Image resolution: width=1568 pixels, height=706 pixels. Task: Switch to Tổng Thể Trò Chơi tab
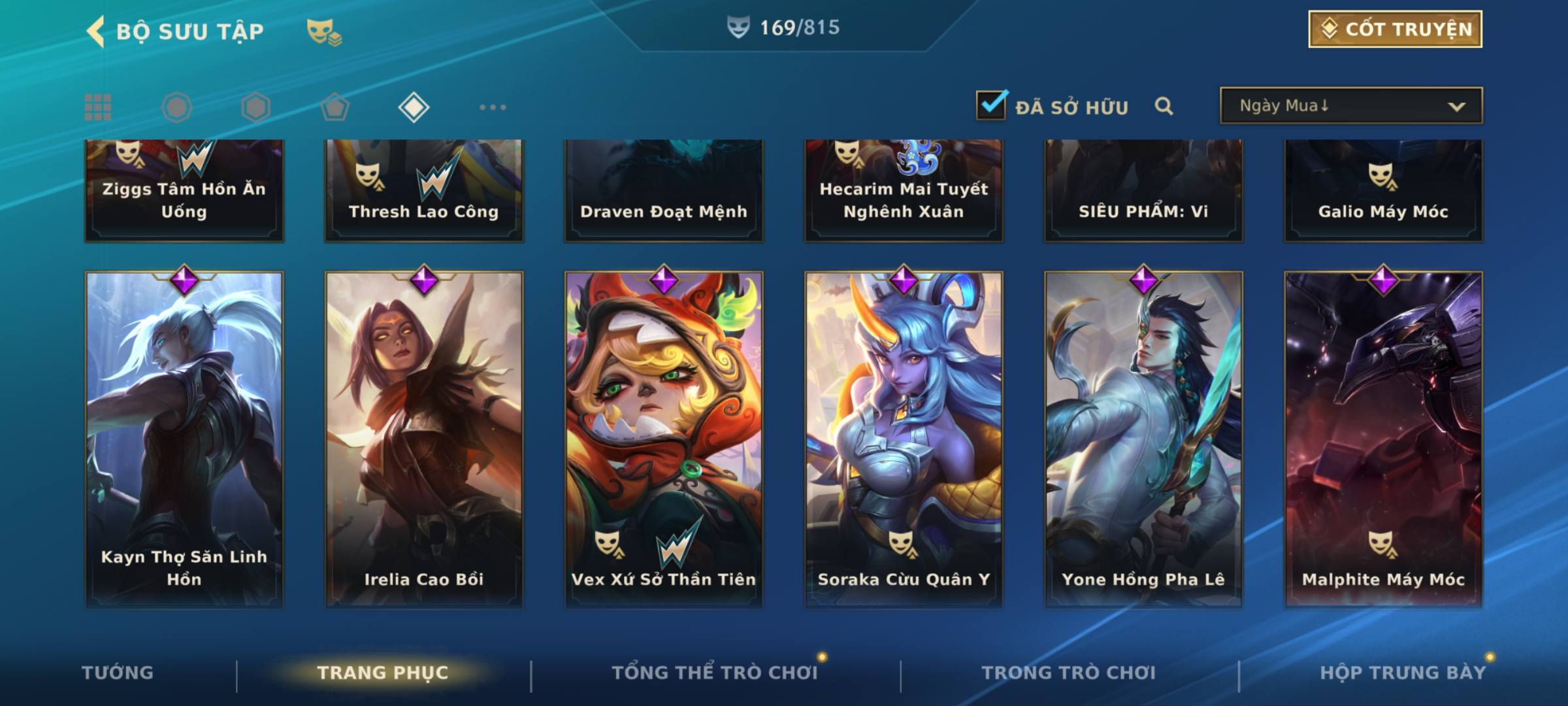click(x=715, y=673)
